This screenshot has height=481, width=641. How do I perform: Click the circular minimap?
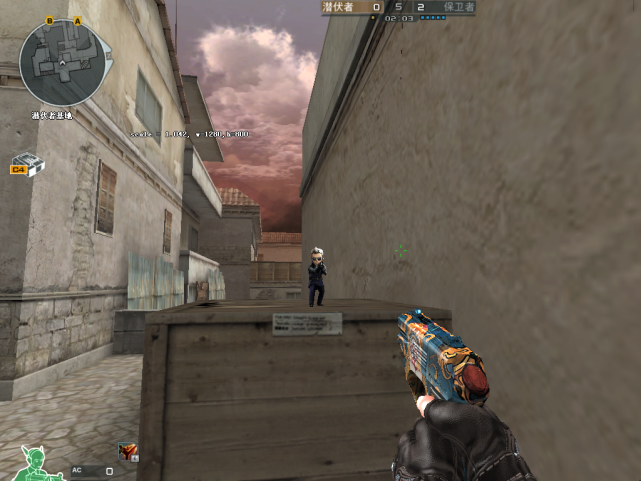click(60, 63)
